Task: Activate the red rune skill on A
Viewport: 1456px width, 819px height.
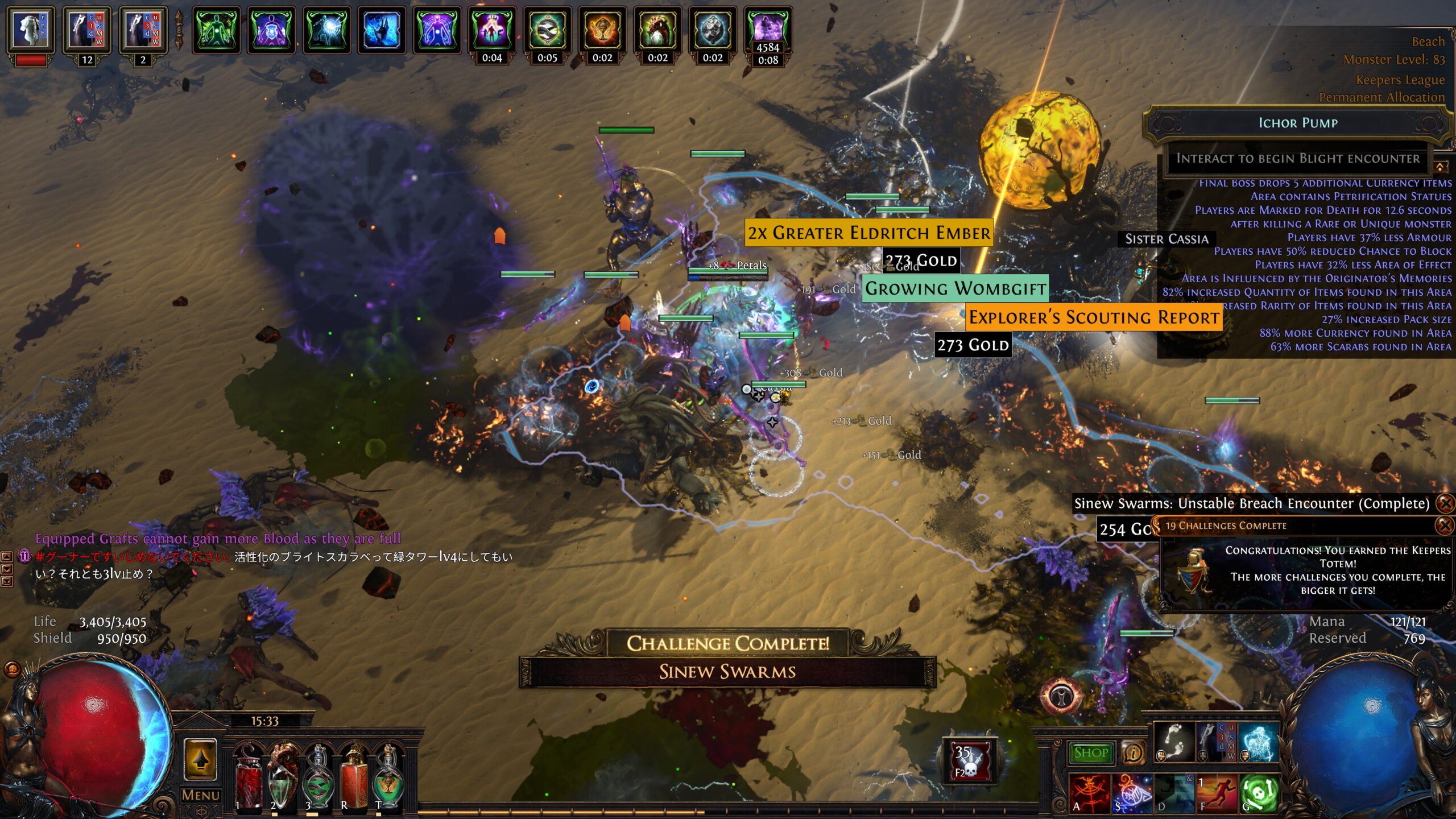Action: tap(1089, 793)
